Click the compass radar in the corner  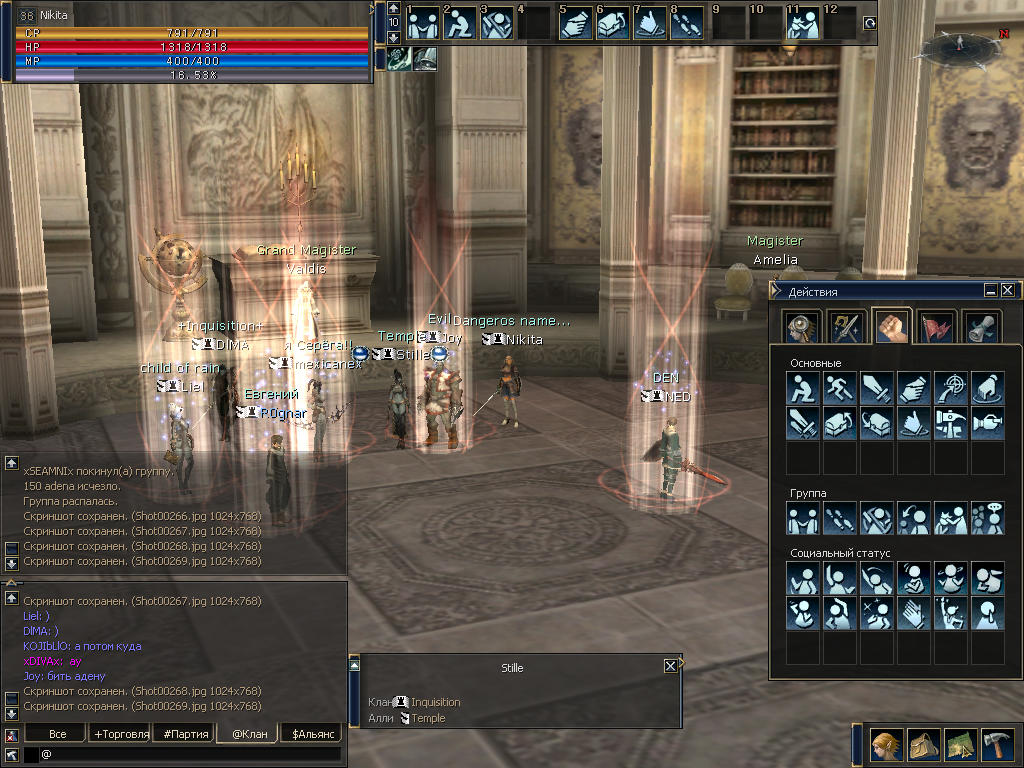point(958,44)
